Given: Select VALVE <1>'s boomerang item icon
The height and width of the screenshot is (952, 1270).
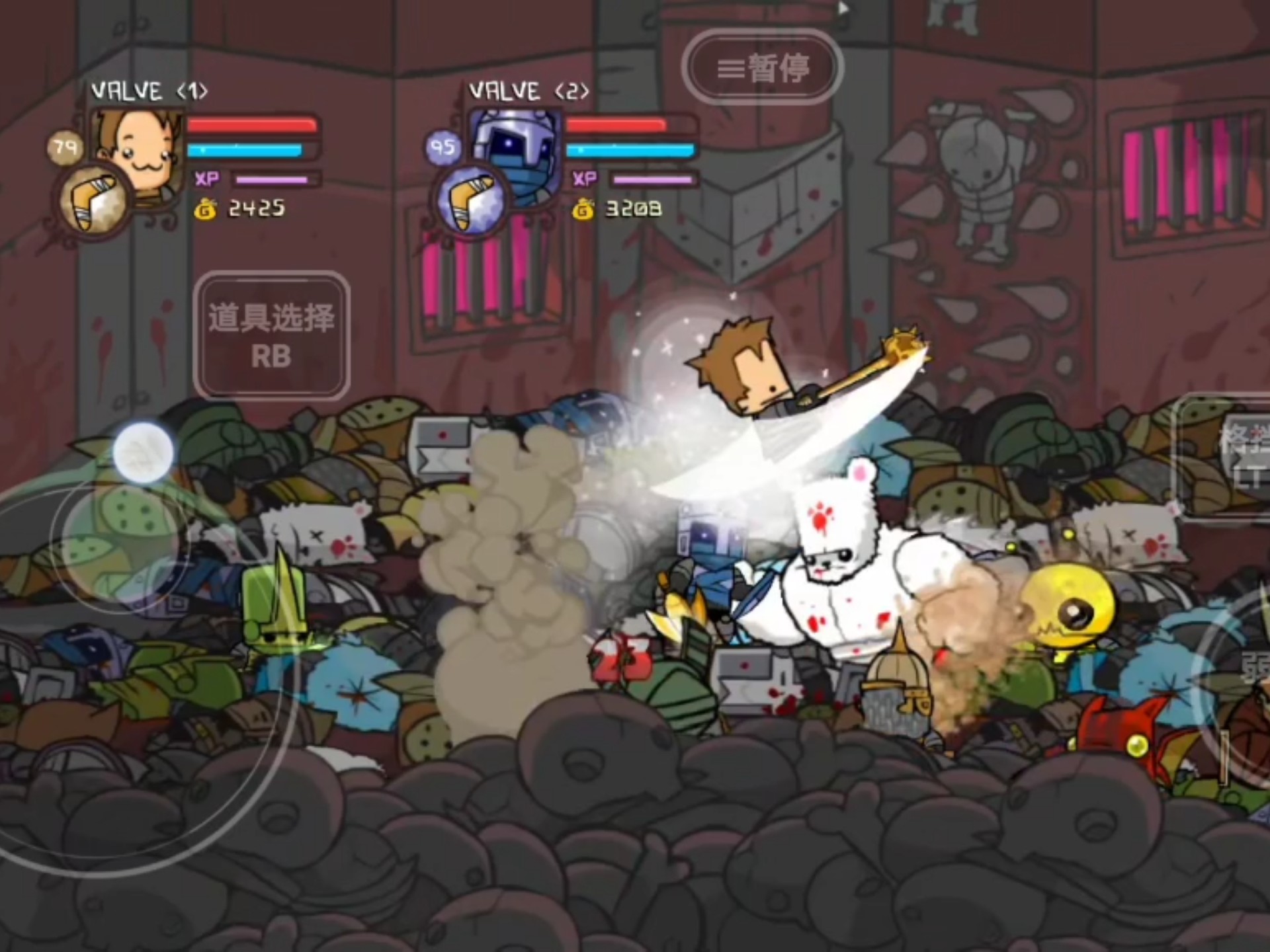Looking at the screenshot, I should [x=93, y=201].
